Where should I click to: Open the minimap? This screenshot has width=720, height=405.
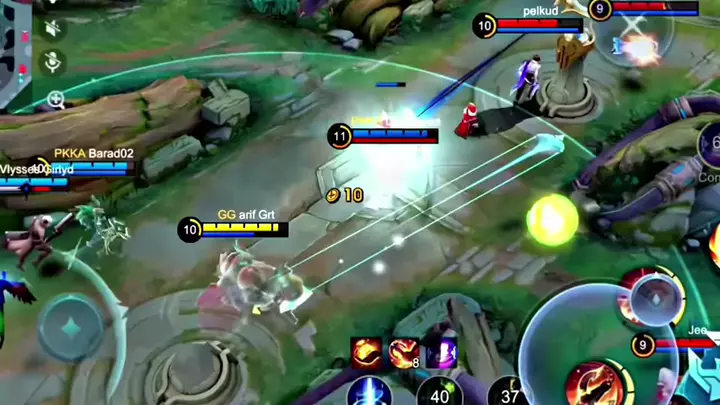[14, 50]
